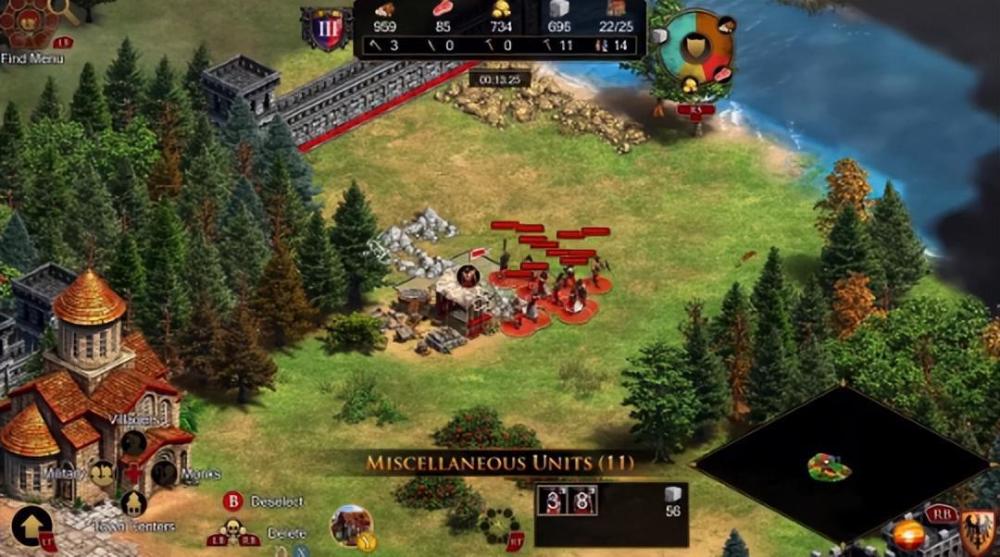Select the unit card showing number 8

coord(583,500)
